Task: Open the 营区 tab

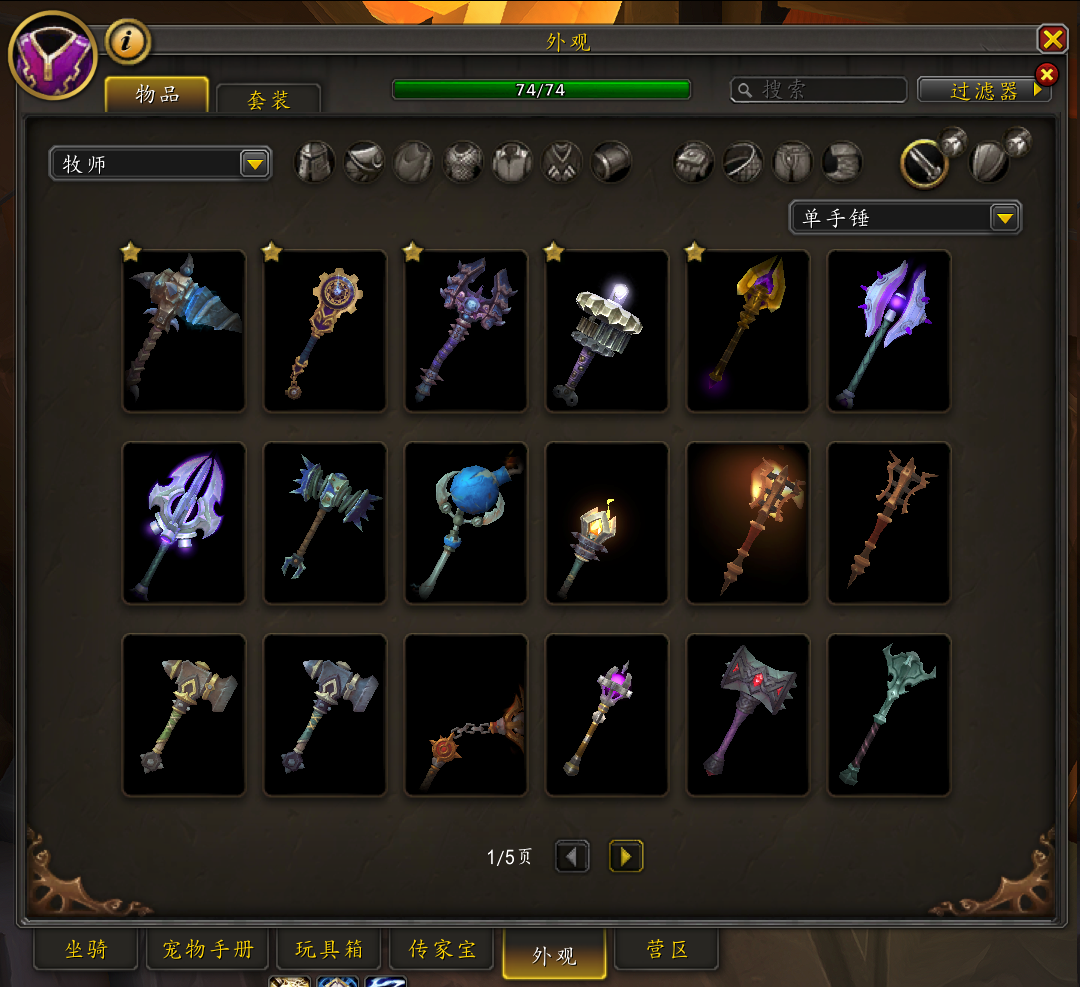Action: click(666, 950)
